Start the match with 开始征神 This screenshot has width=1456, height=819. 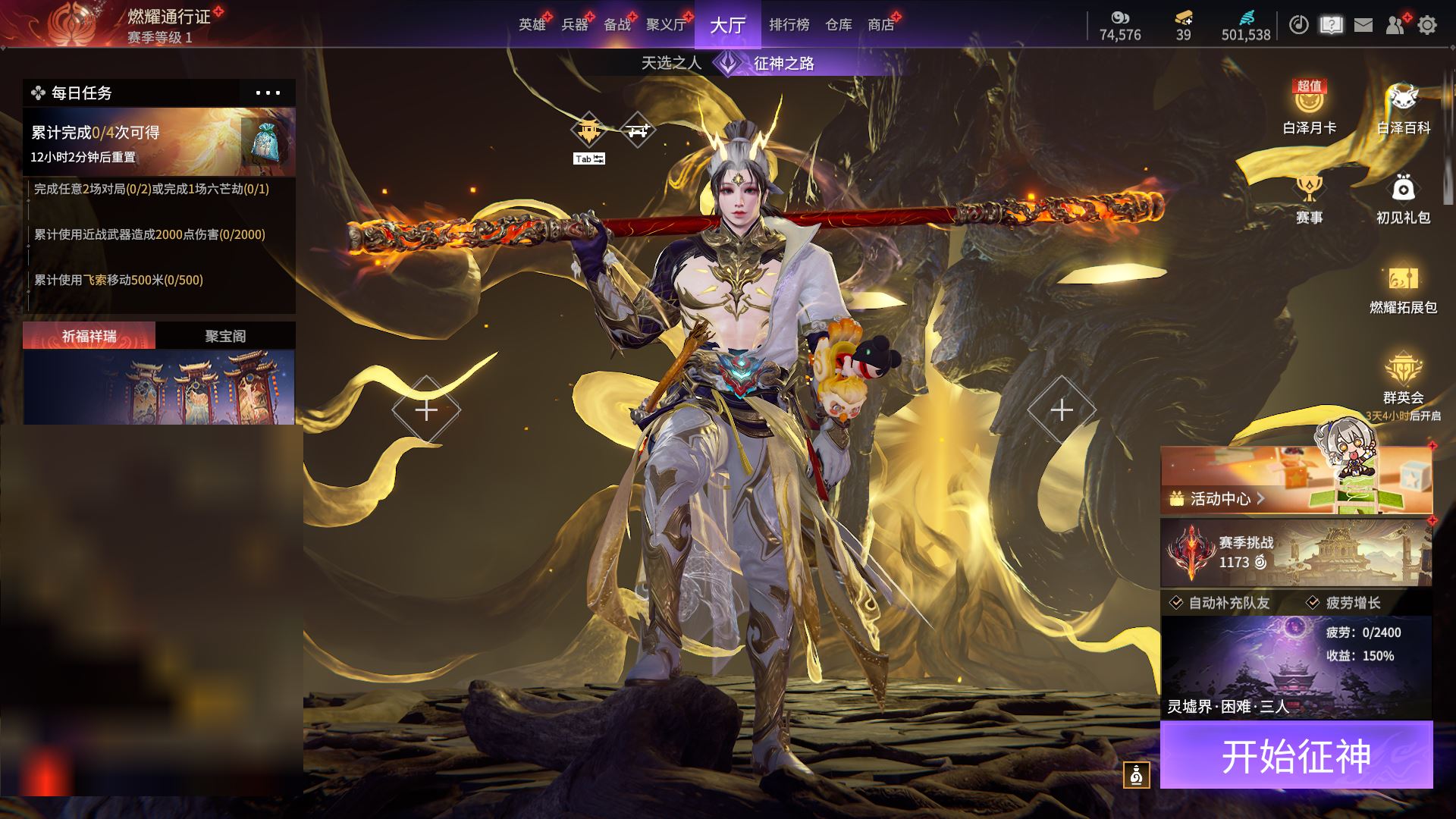pyautogui.click(x=1296, y=755)
